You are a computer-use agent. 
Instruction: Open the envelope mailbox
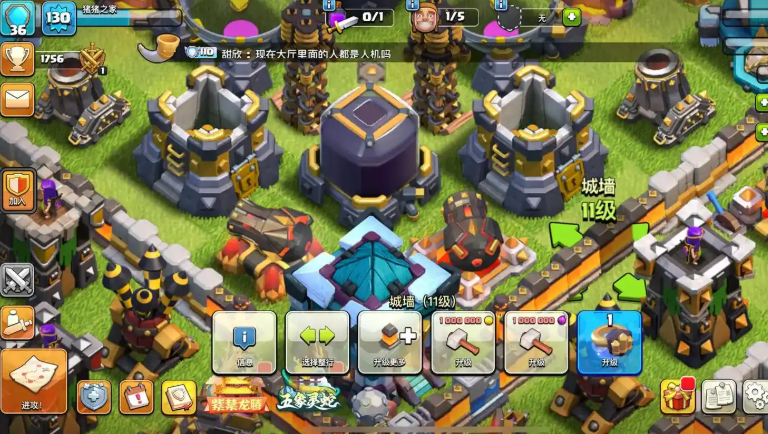18,98
